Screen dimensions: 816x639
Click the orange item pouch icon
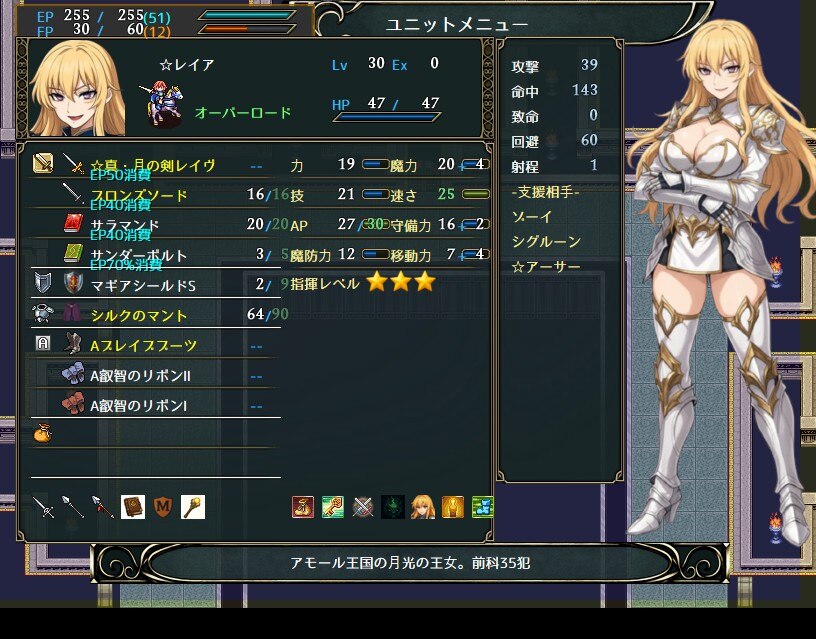[x=43, y=434]
